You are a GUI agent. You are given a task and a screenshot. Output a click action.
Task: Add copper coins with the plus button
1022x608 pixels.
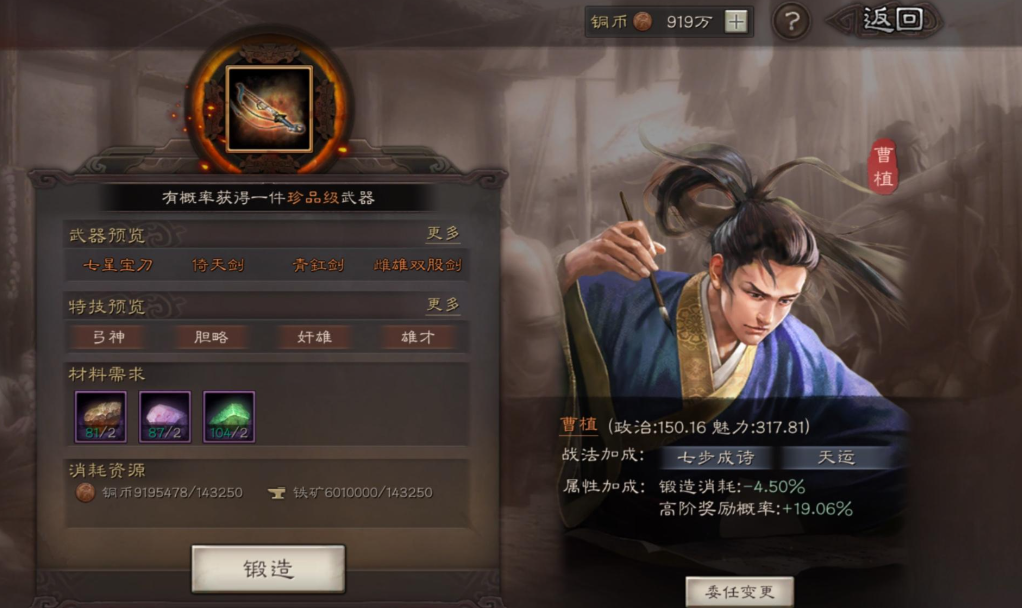tap(736, 21)
